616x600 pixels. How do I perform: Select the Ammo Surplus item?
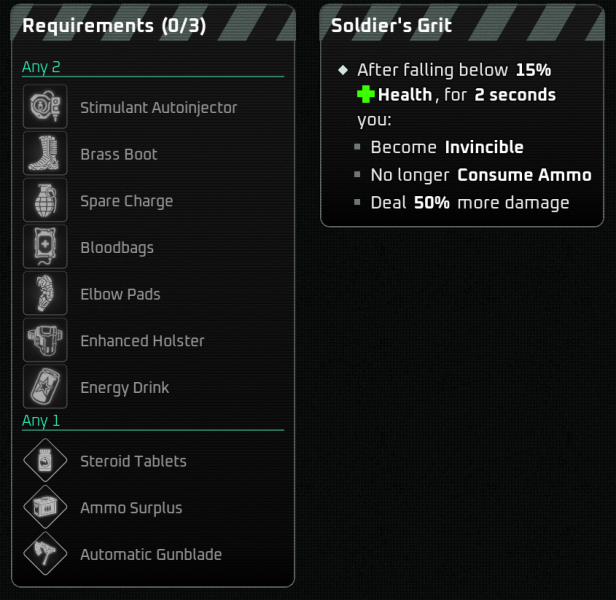pos(131,508)
